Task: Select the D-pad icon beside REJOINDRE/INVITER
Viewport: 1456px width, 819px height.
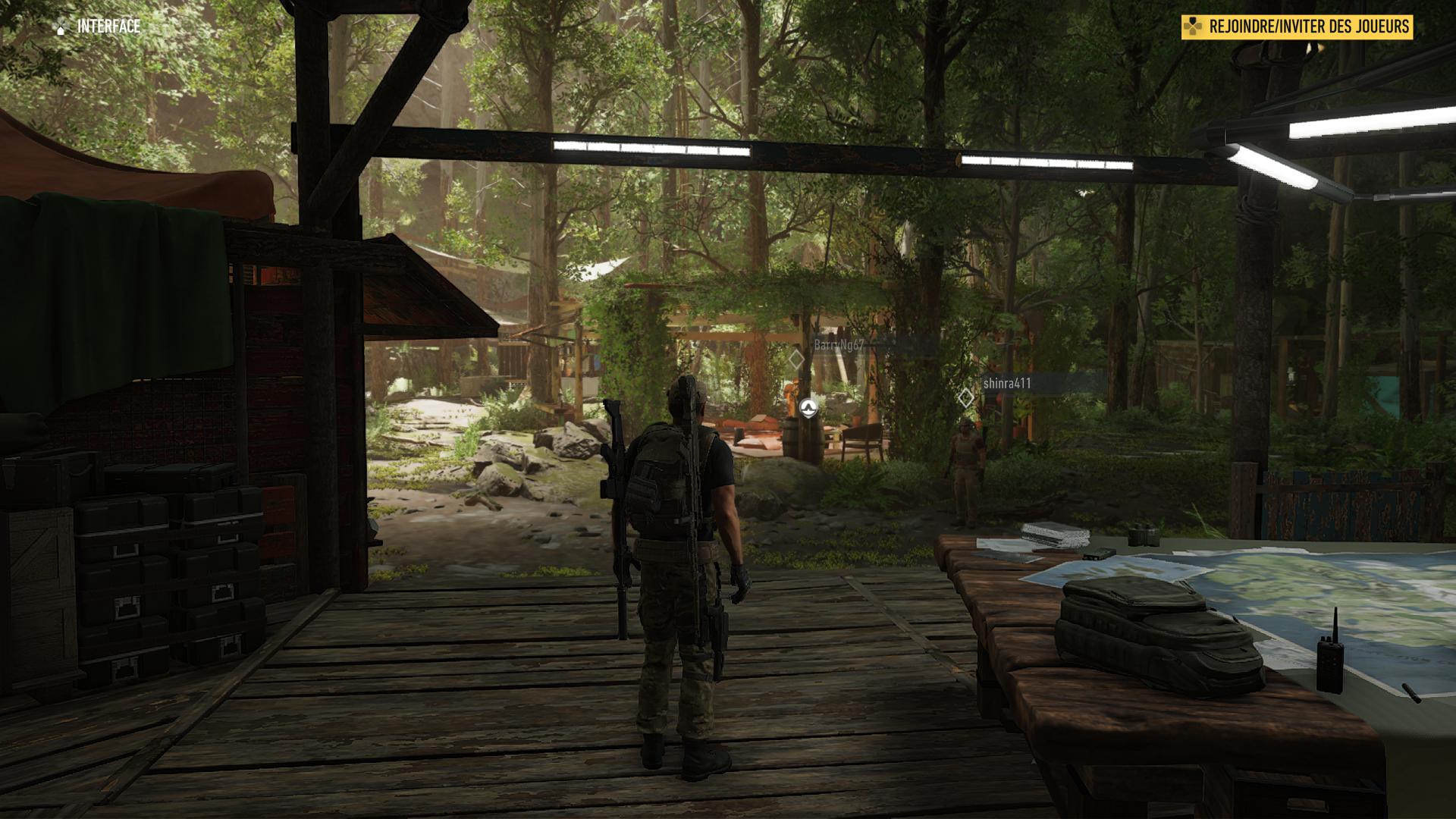Action: pos(1192,25)
